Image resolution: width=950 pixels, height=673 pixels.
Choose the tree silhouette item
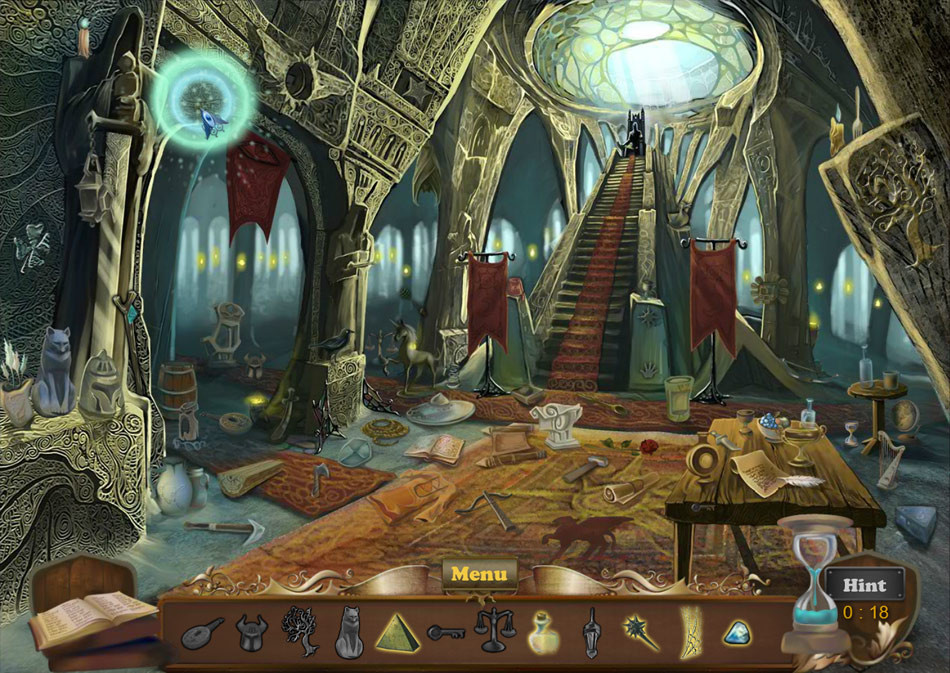tap(300, 630)
